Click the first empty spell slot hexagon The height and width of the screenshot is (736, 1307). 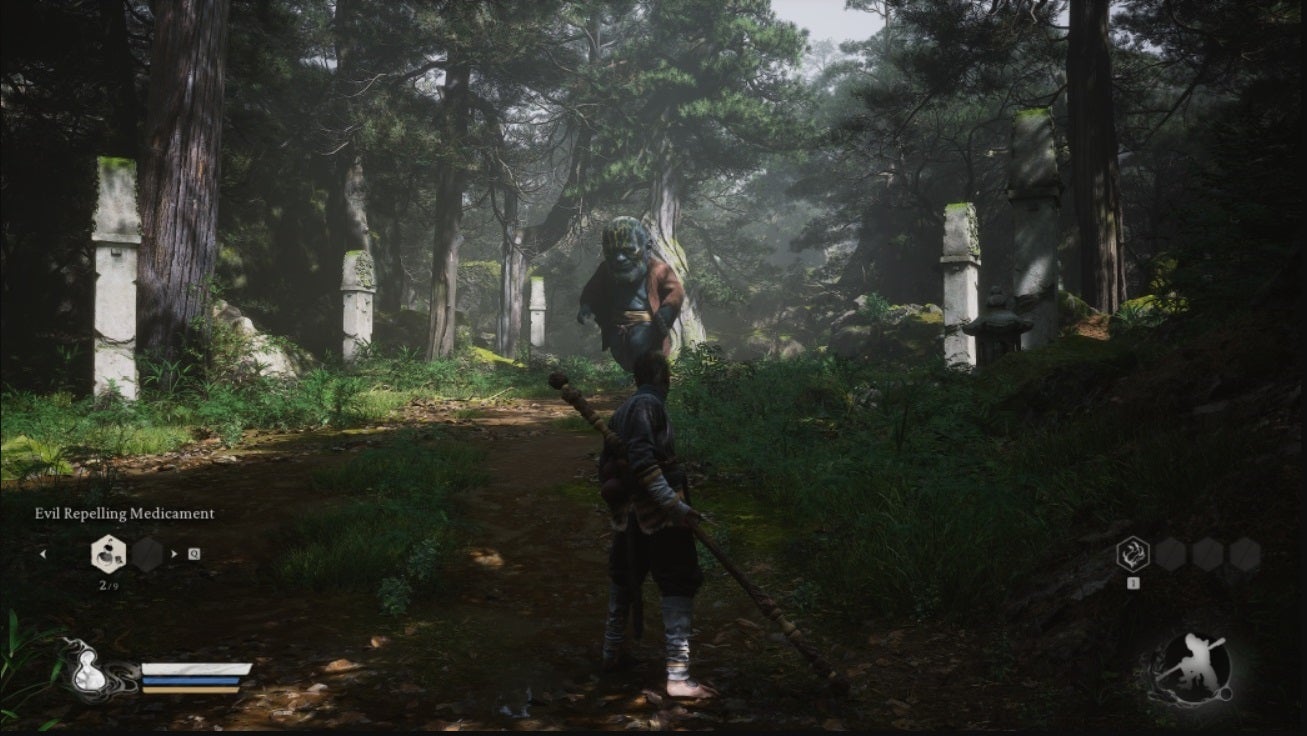tap(1172, 555)
